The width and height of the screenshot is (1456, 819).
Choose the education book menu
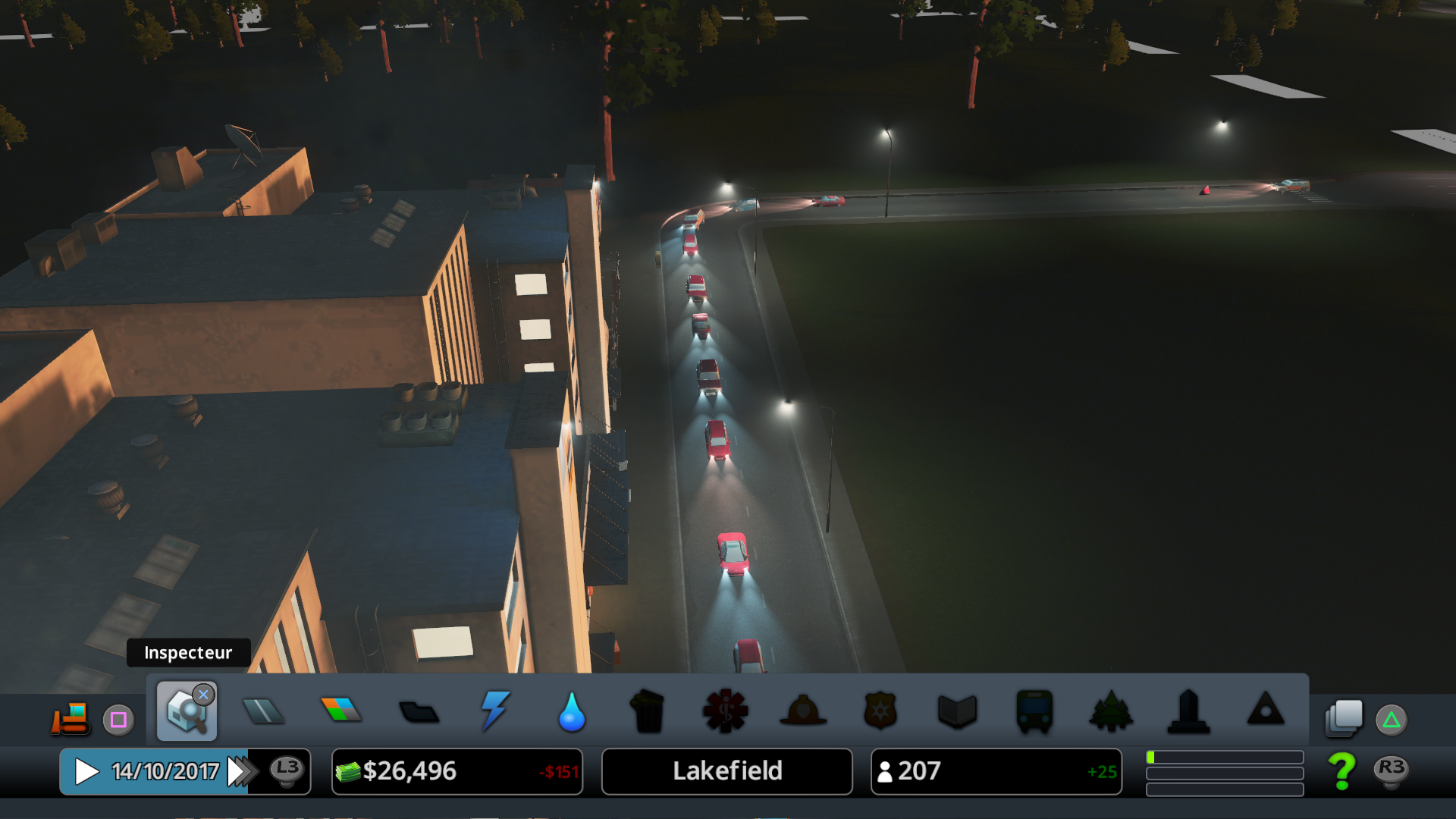(x=957, y=711)
